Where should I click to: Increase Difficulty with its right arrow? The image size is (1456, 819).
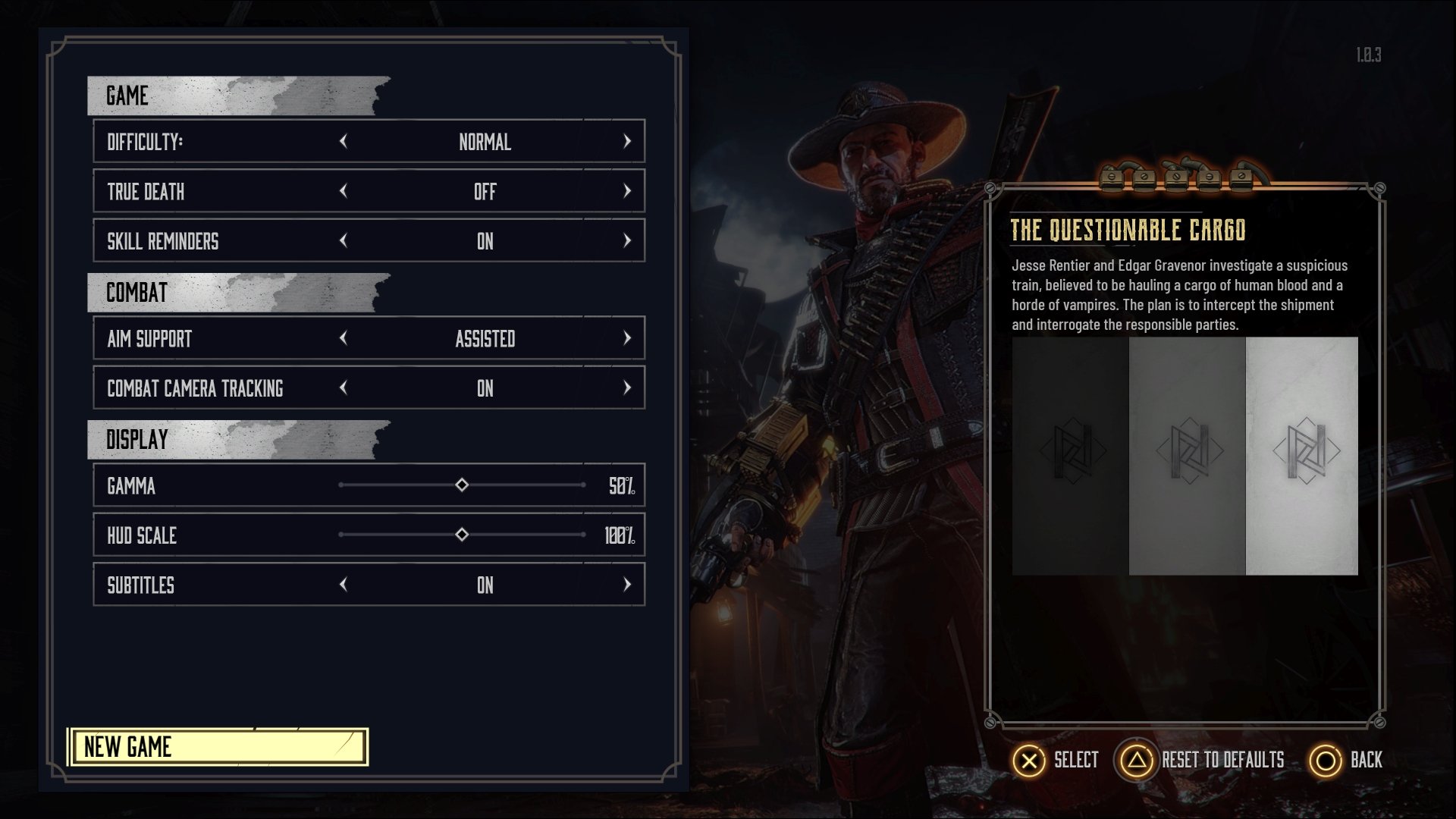(626, 141)
